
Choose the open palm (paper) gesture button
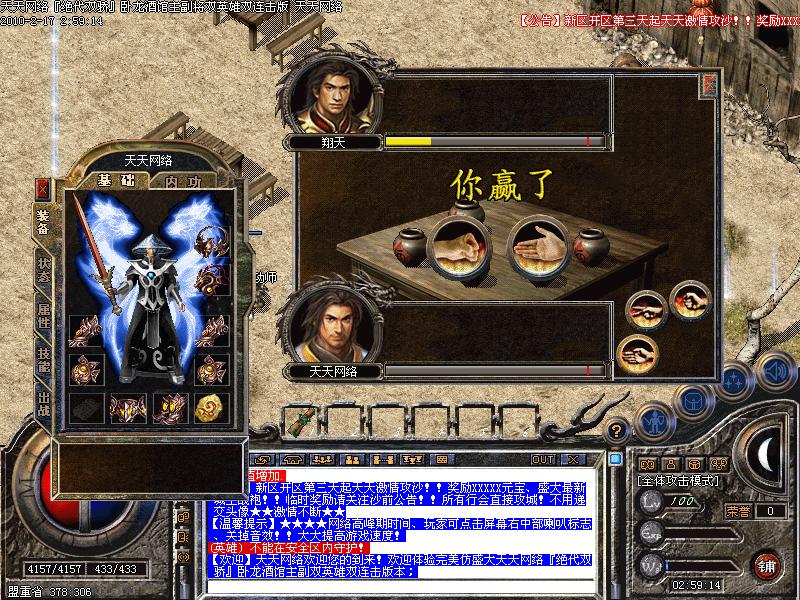pyautogui.click(x=635, y=351)
